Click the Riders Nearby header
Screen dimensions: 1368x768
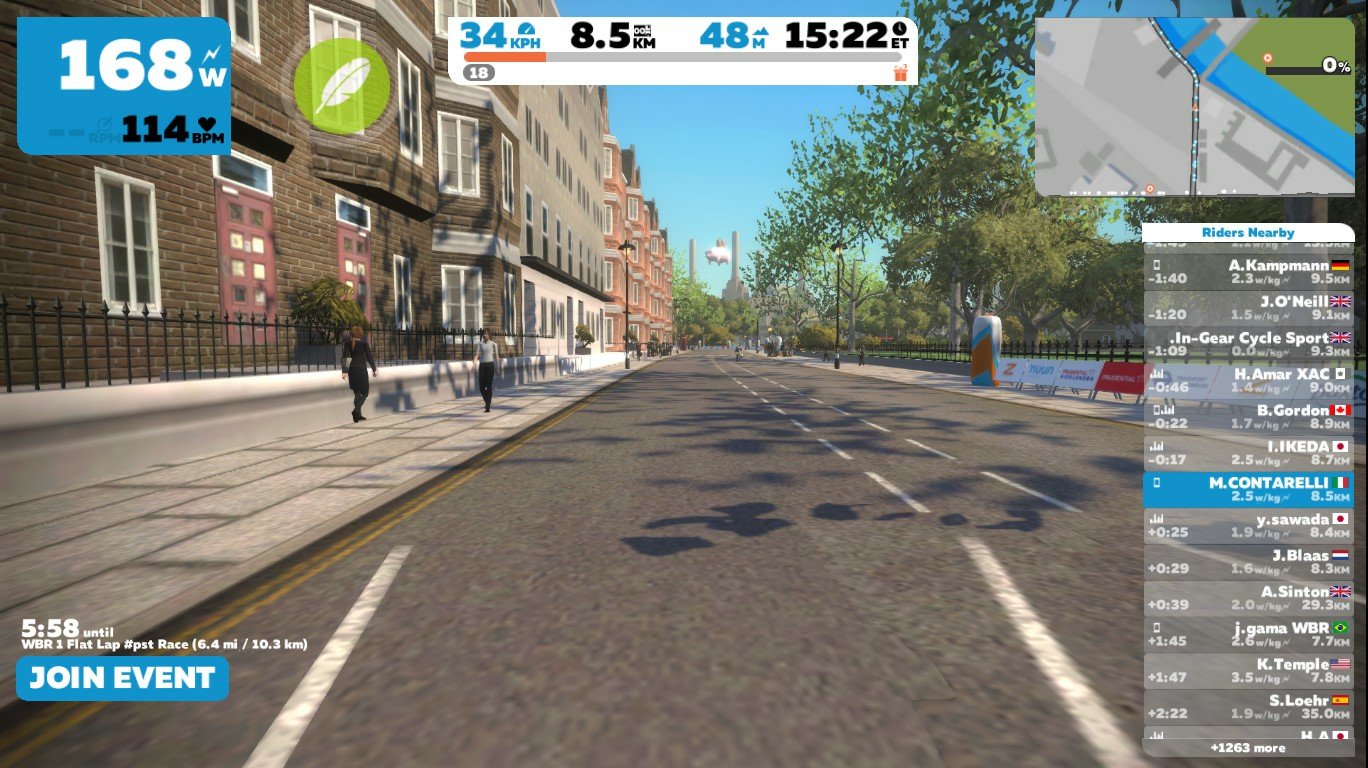pyautogui.click(x=1248, y=233)
